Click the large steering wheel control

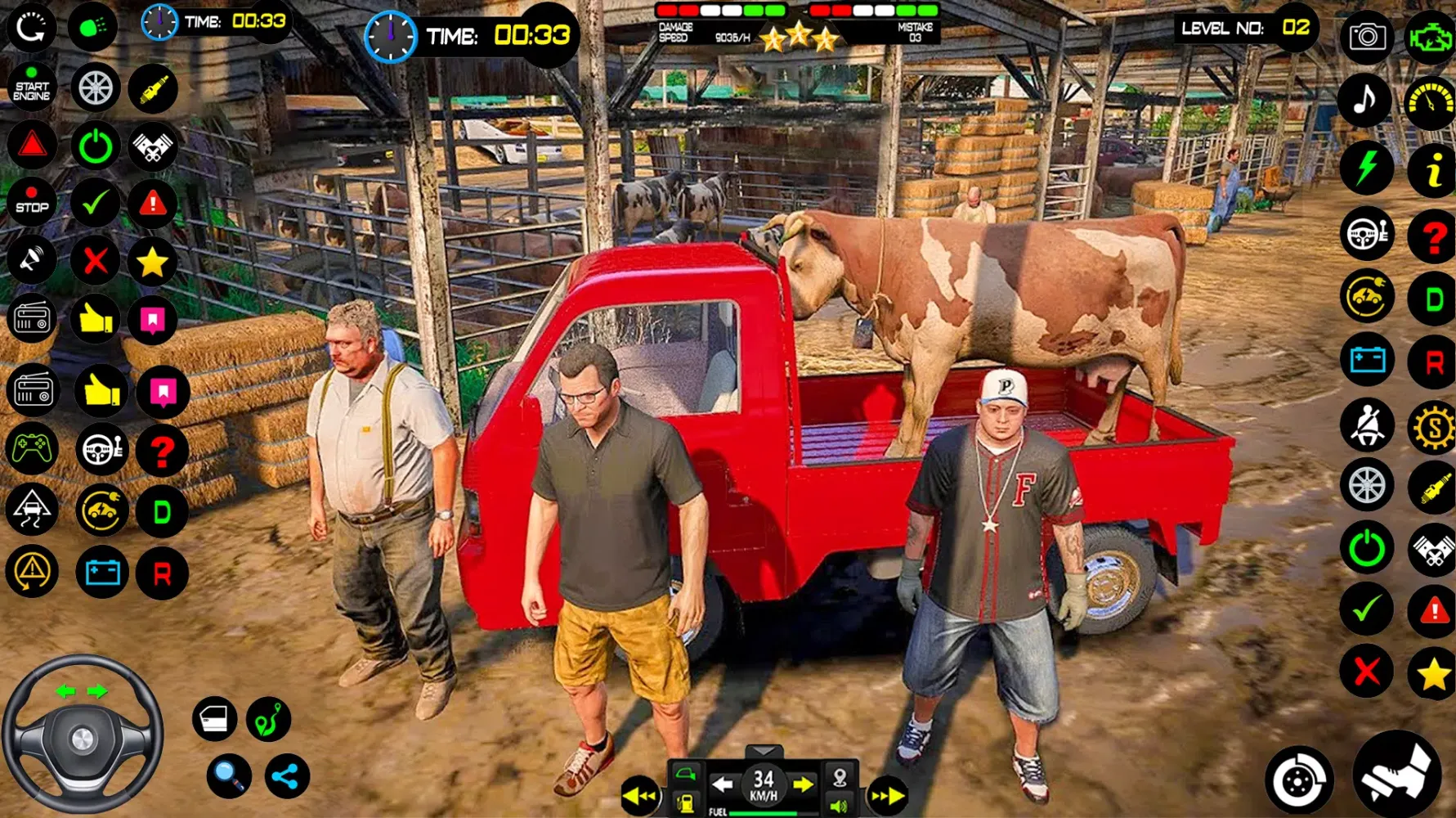click(x=82, y=736)
